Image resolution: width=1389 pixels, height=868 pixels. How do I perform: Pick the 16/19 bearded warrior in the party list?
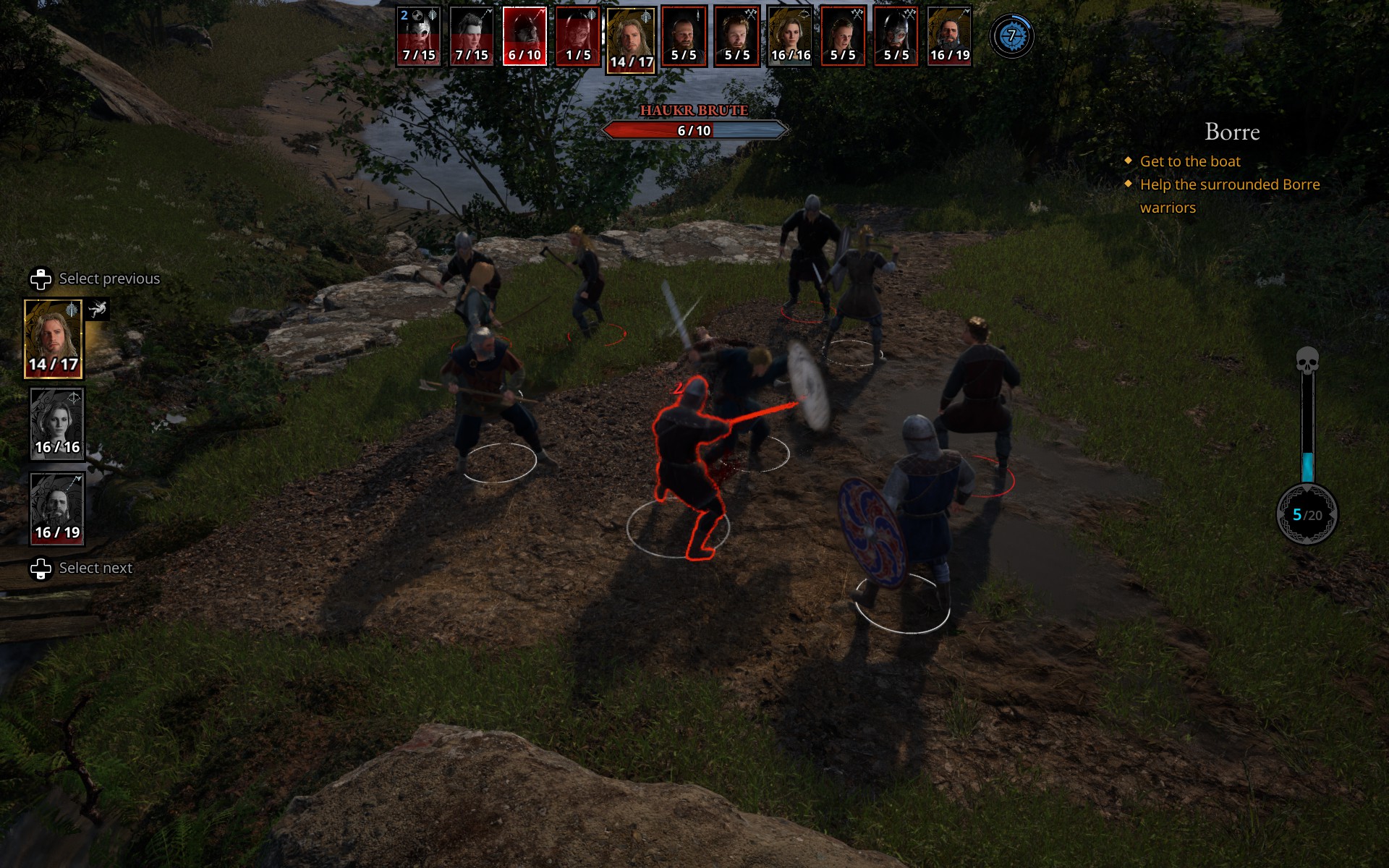coord(57,509)
